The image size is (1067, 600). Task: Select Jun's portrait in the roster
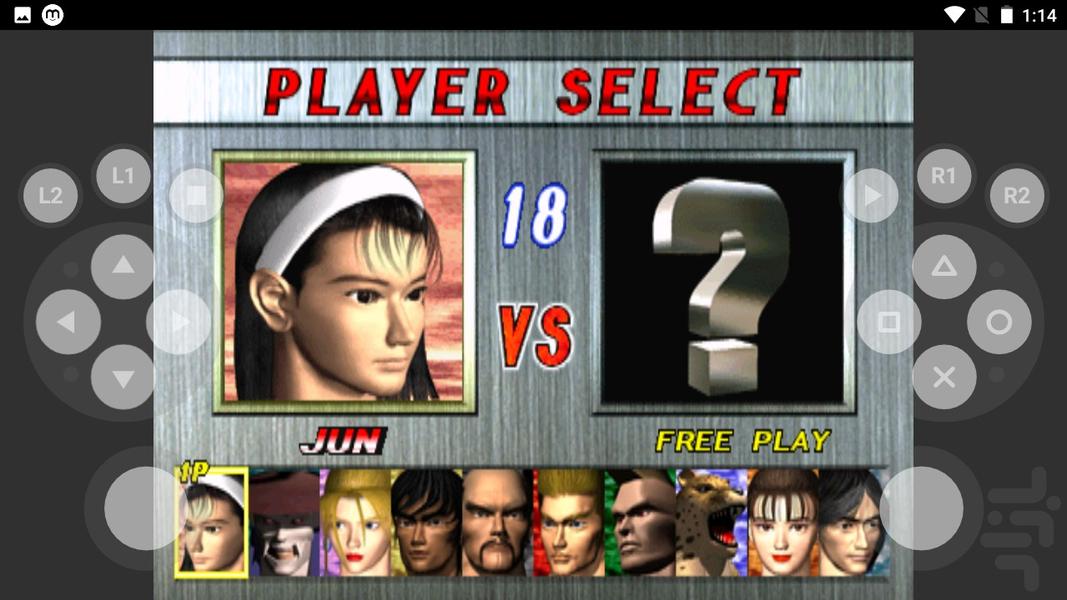tap(211, 523)
